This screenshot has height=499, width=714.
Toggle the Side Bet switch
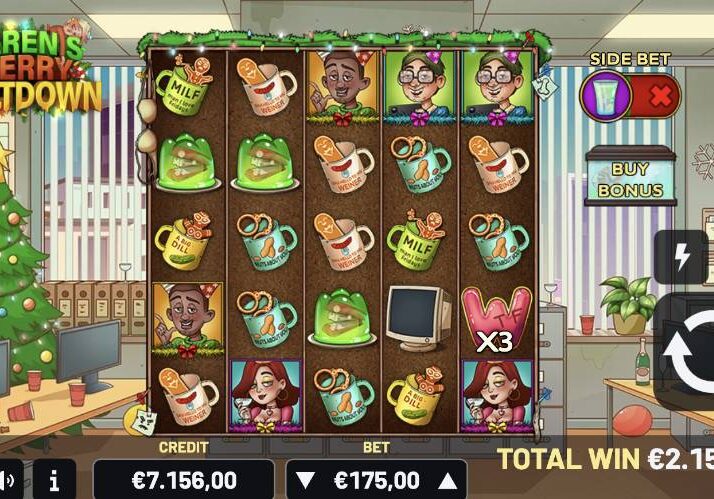(630, 97)
